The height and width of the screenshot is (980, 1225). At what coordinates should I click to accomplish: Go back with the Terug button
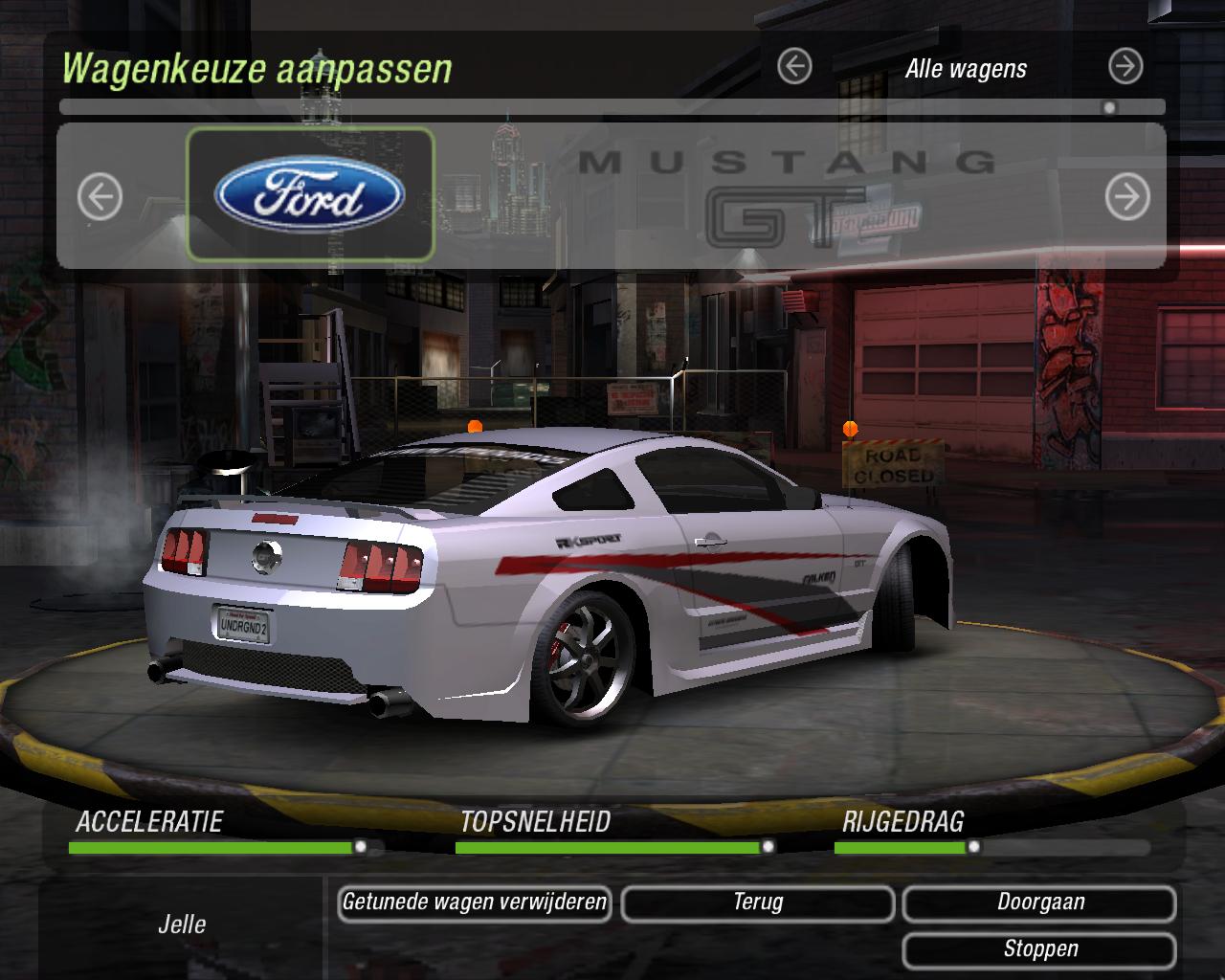point(758,902)
